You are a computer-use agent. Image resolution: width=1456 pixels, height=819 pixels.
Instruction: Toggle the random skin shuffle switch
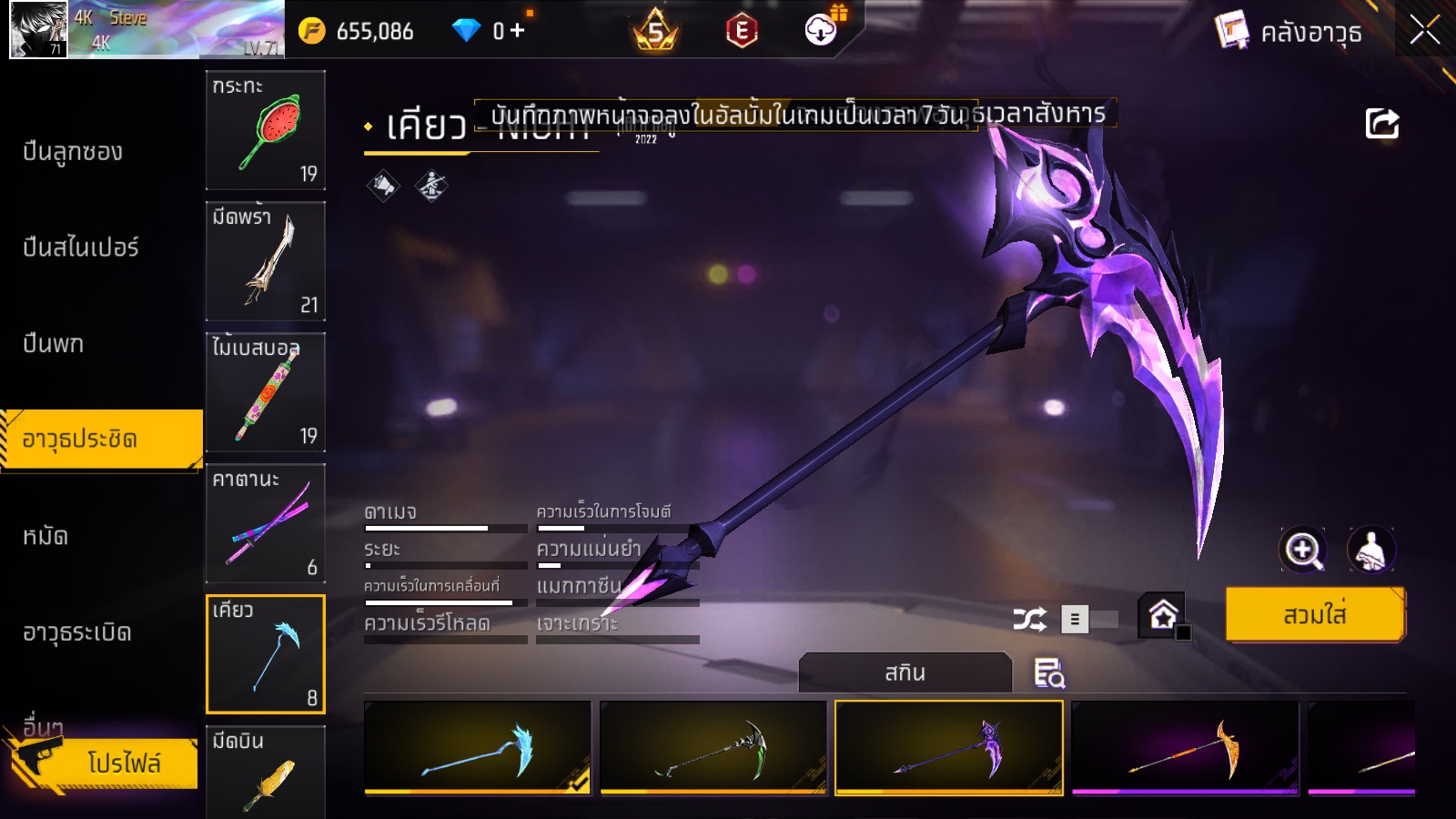[1089, 620]
